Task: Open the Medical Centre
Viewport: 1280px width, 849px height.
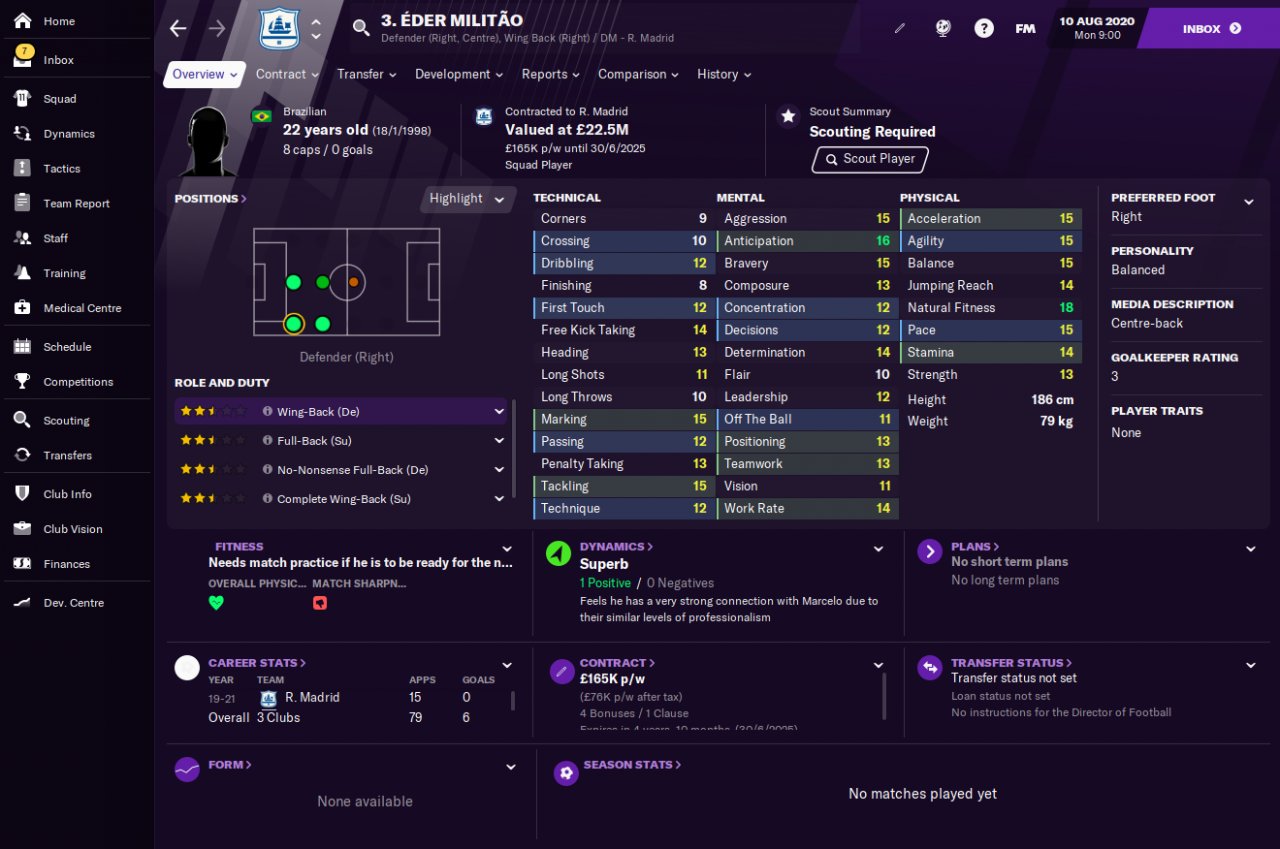Action: [x=82, y=308]
